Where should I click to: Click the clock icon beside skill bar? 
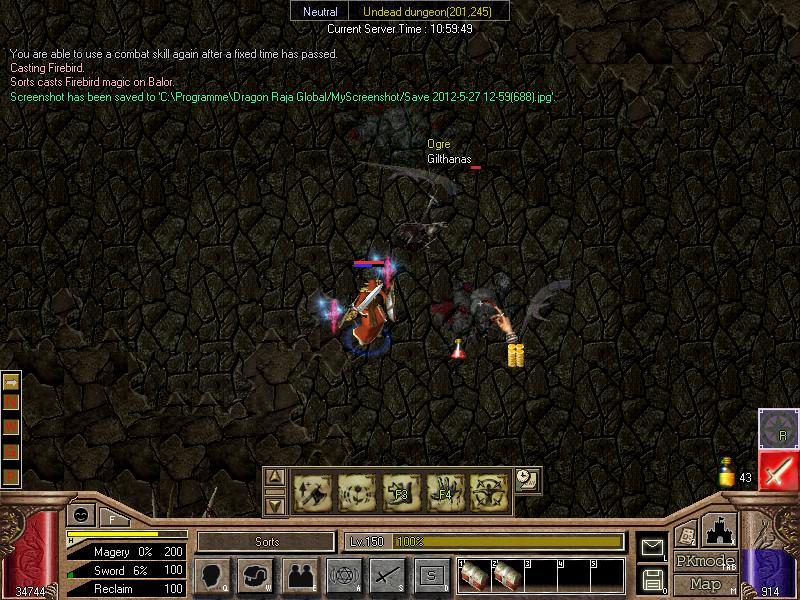click(527, 479)
